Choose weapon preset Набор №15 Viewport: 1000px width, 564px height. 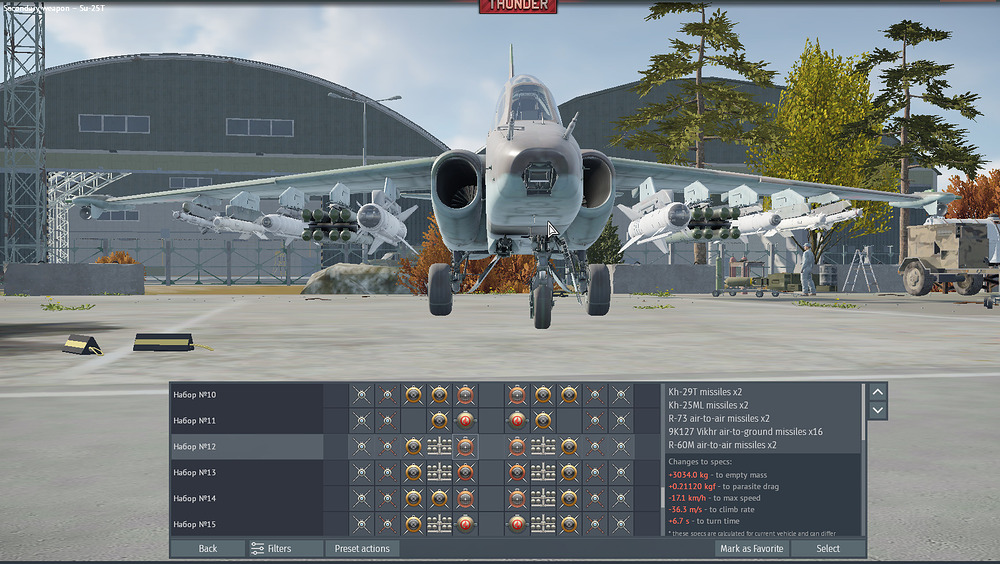[246, 524]
